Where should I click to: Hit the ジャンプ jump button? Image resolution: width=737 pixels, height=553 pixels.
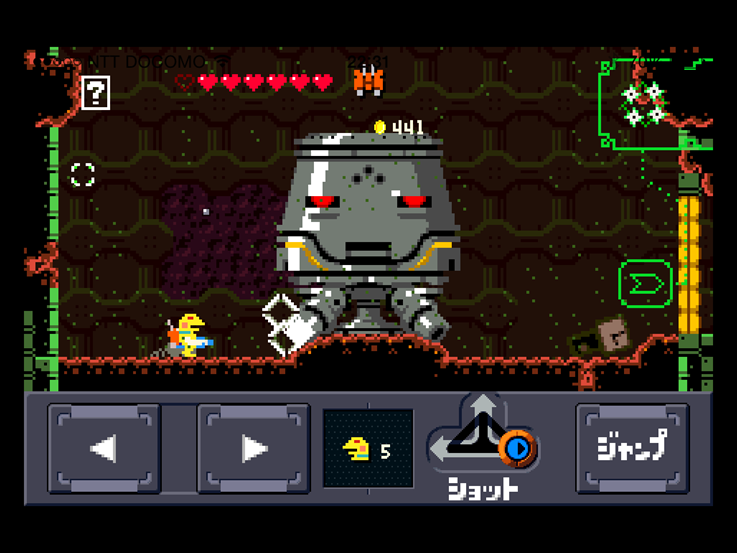coord(632,447)
